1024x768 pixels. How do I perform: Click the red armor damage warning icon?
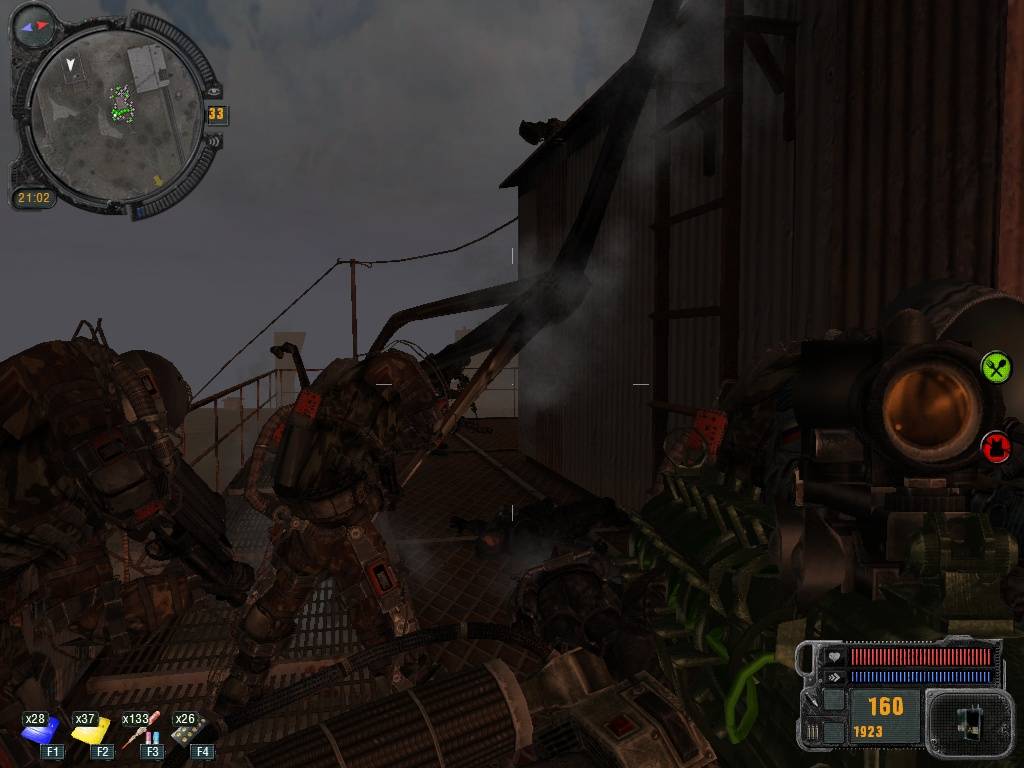[x=995, y=446]
